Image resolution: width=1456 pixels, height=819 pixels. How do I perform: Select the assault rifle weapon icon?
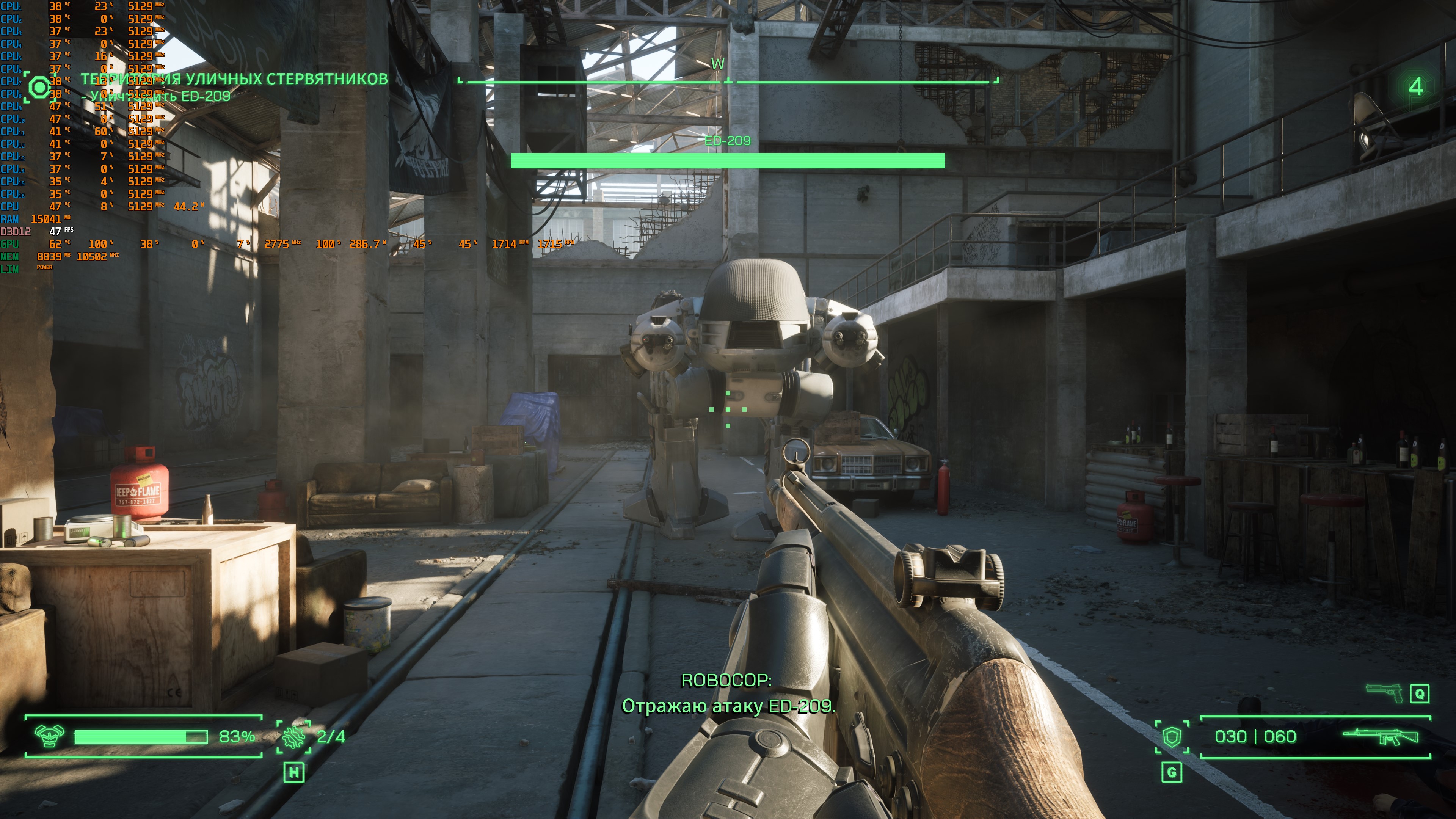tap(1380, 736)
